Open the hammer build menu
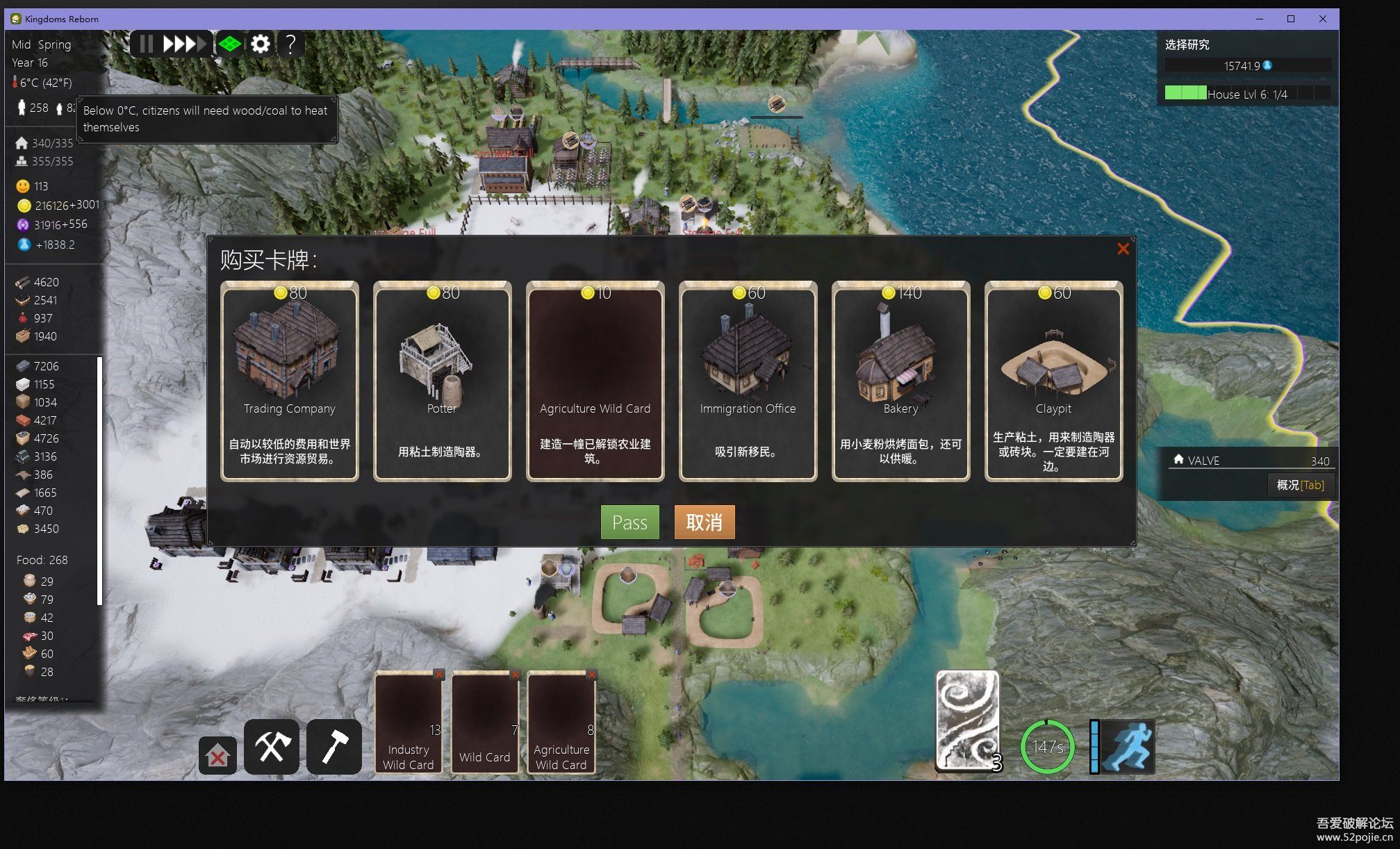This screenshot has width=1400, height=849. [334, 747]
